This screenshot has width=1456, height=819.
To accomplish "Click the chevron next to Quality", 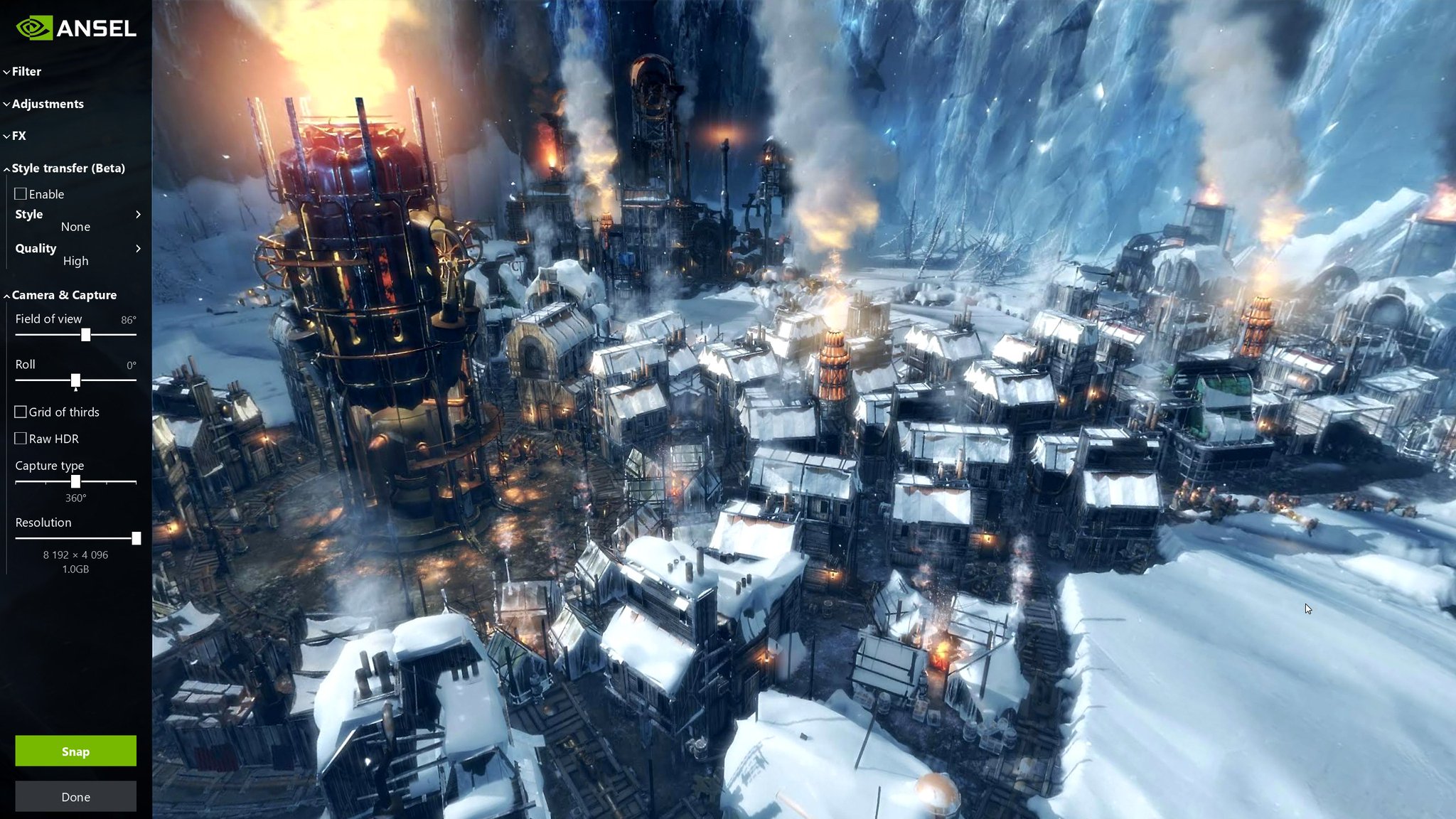I will (x=139, y=248).
